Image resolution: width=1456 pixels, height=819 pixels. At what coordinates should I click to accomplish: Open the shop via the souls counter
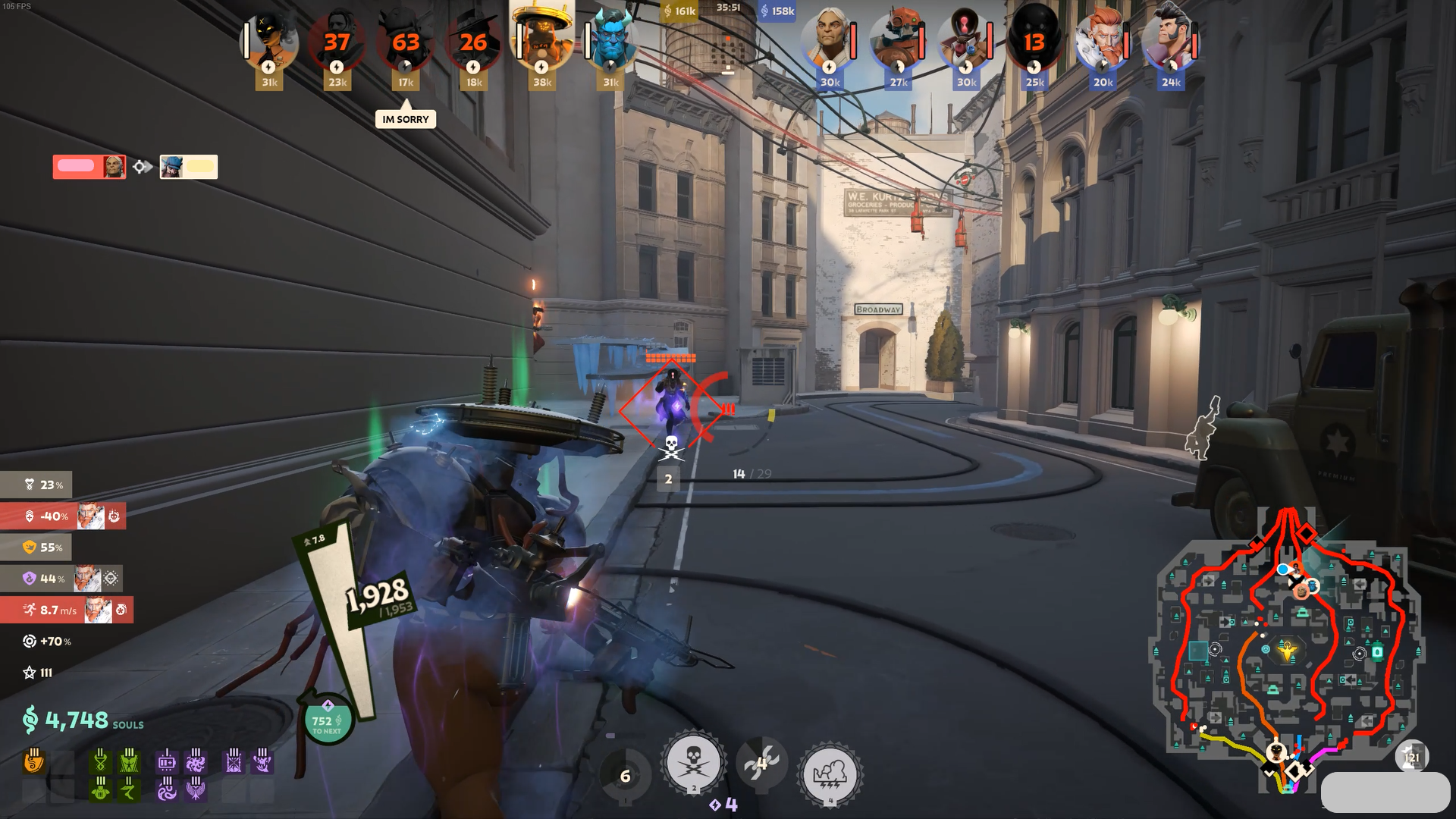[76, 720]
